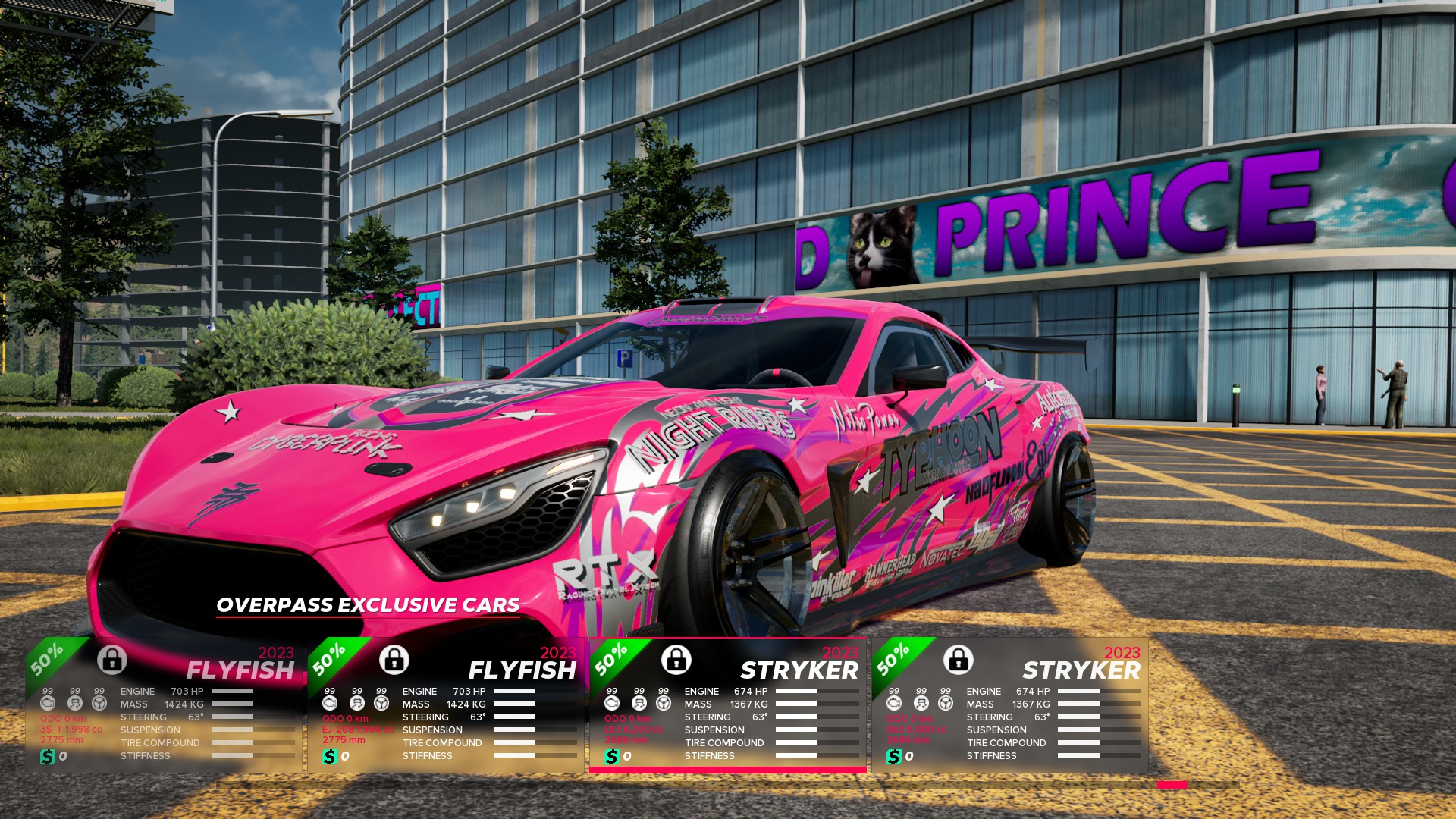
Task: Click the lock icon on the second Stryker card
Action: coord(958,660)
